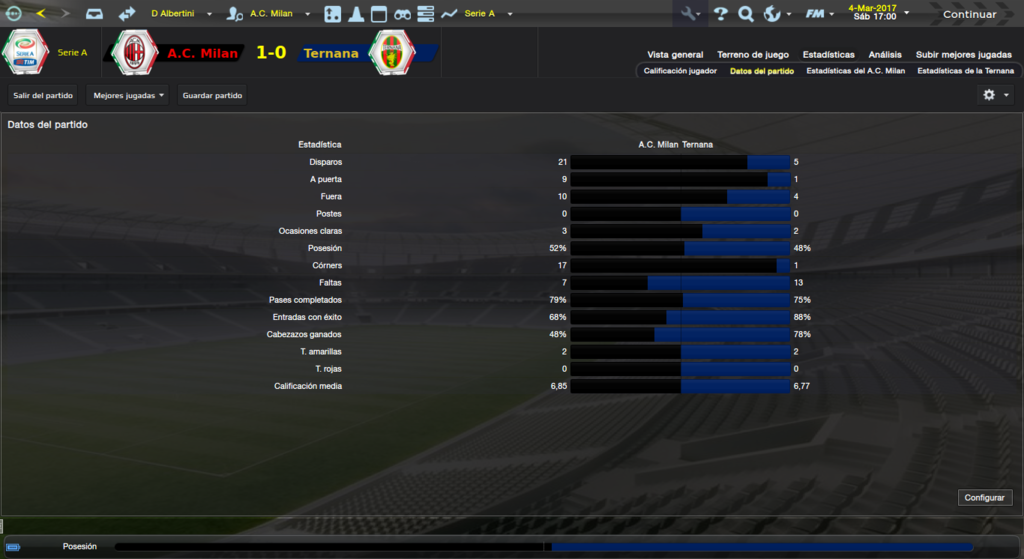Viewport: 1024px width, 559px height.
Task: Open the Configurar options
Action: click(x=985, y=497)
